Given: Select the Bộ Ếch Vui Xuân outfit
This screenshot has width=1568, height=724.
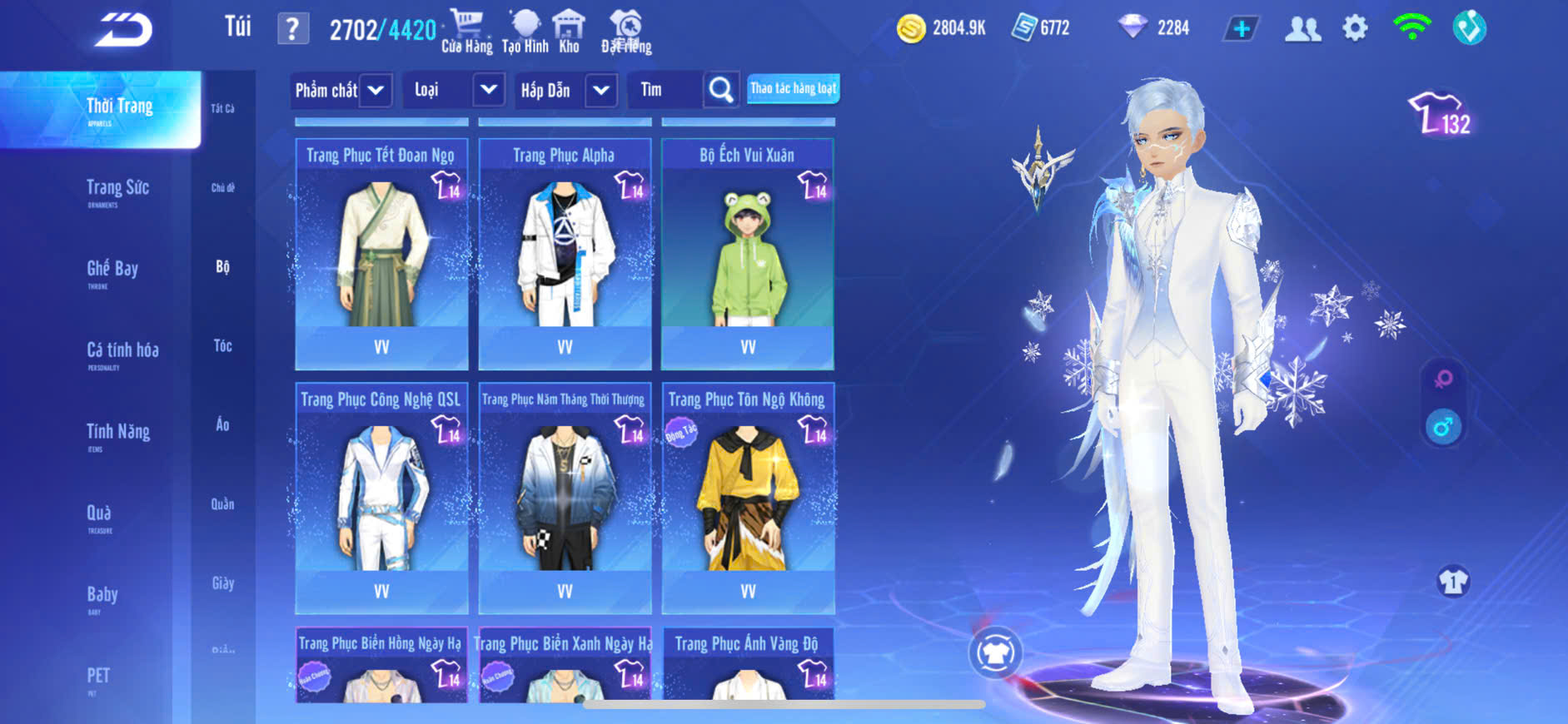Looking at the screenshot, I should pos(748,254).
